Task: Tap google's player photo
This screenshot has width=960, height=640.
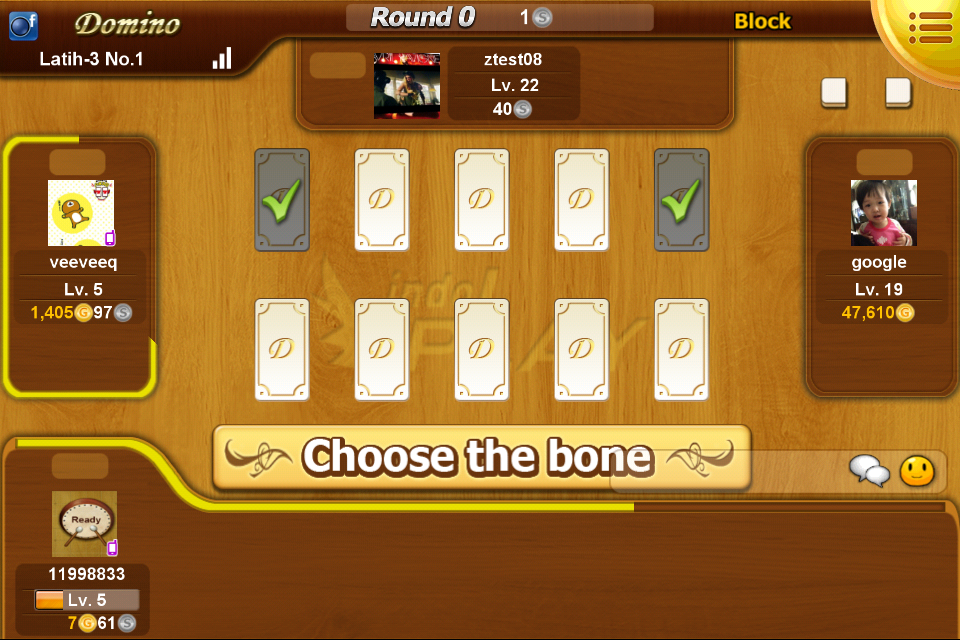Action: pos(884,213)
